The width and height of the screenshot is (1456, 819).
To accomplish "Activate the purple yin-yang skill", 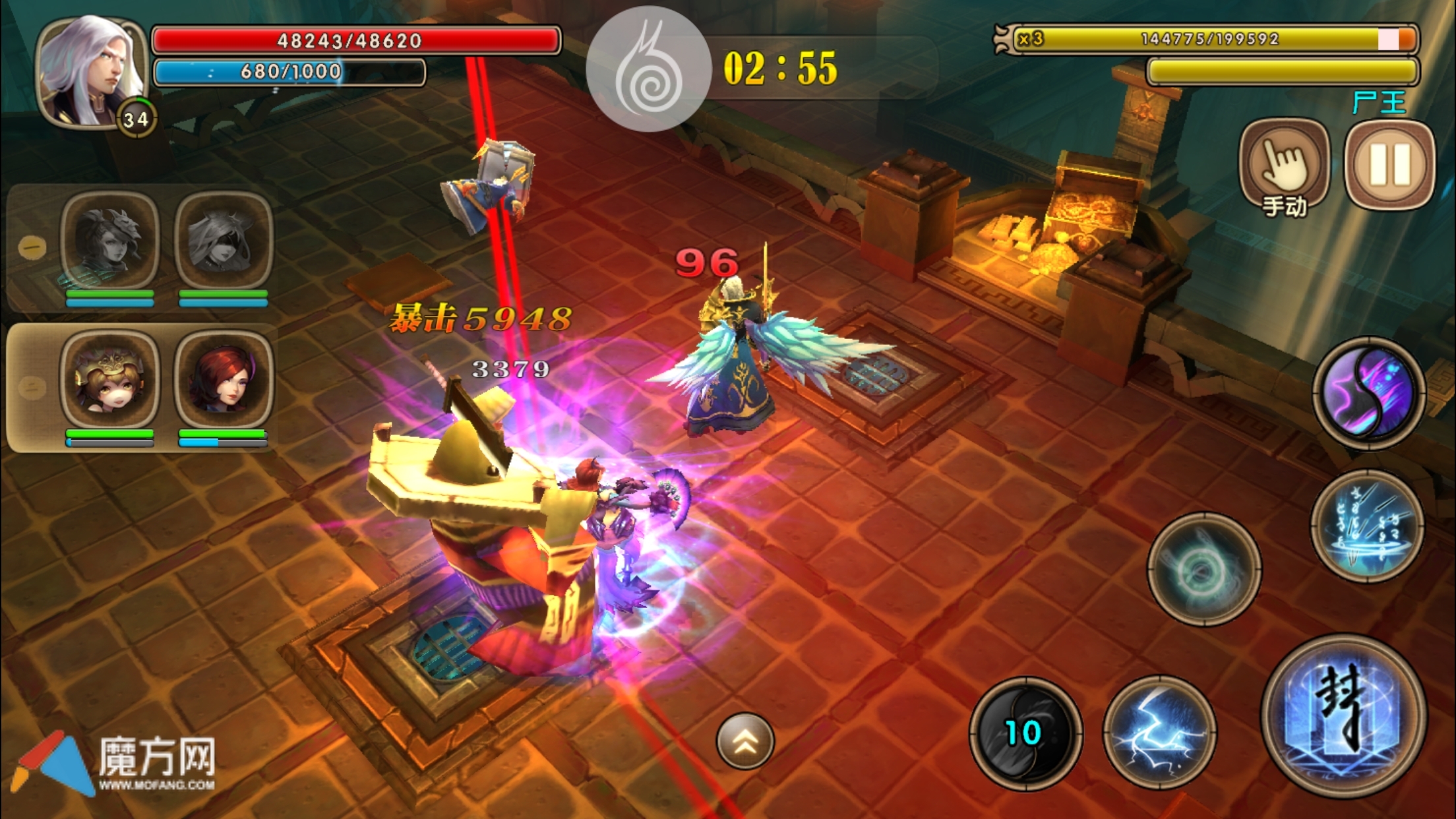I will tap(1368, 393).
